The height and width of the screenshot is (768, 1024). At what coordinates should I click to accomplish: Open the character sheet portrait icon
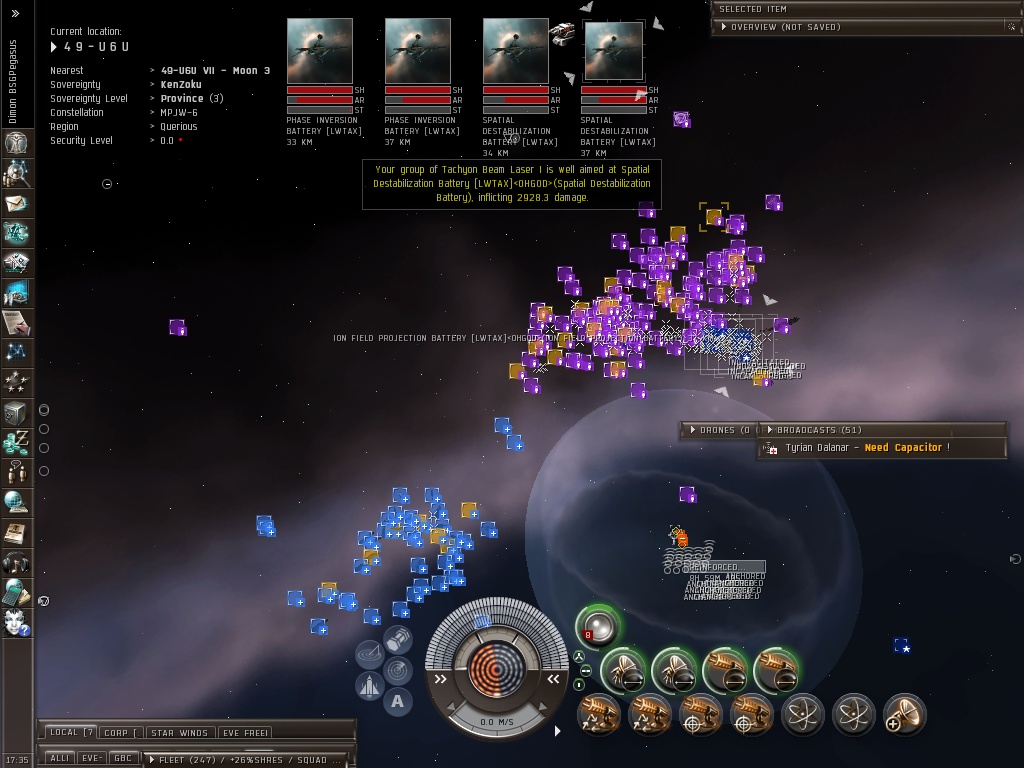(x=16, y=143)
